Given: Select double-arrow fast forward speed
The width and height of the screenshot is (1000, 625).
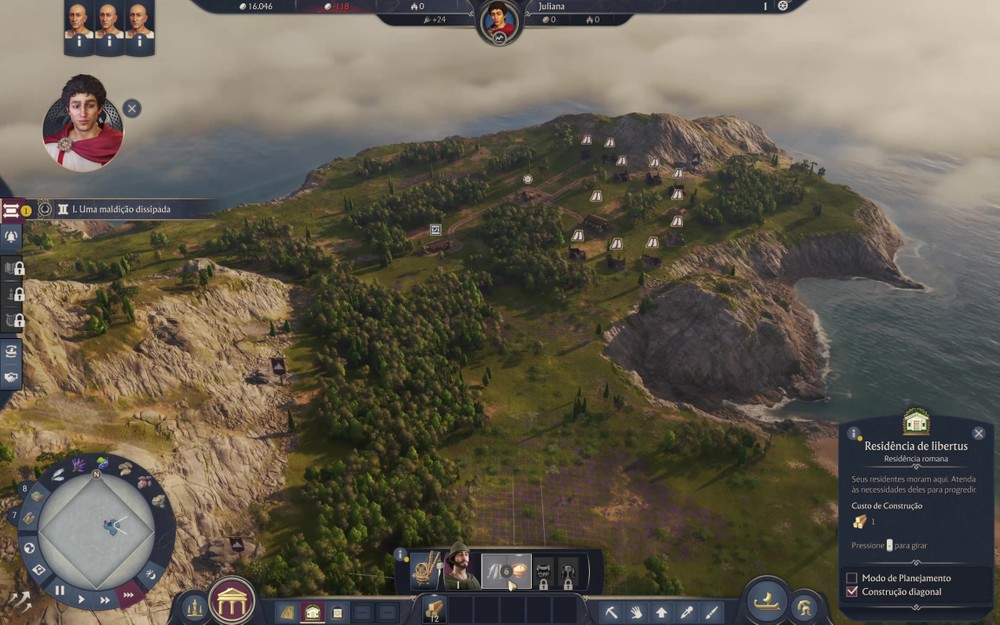Looking at the screenshot, I should (106, 600).
